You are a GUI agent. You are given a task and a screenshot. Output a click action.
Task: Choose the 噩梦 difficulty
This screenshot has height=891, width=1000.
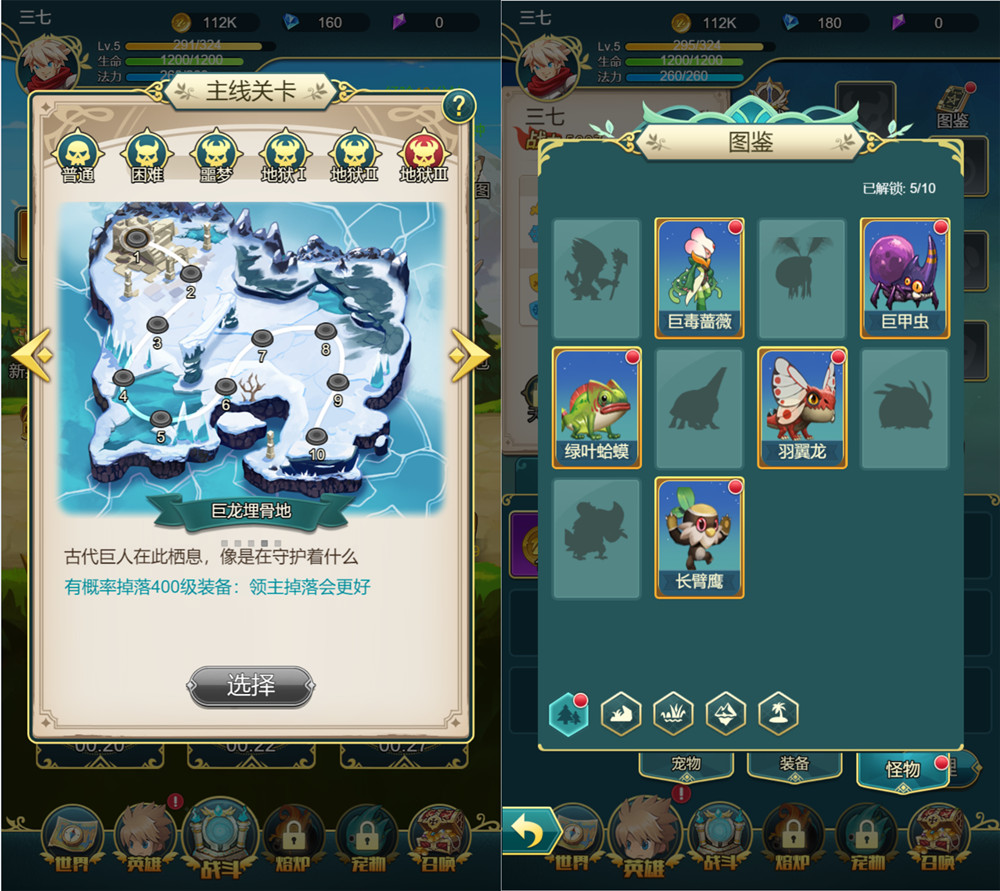pyautogui.click(x=215, y=155)
